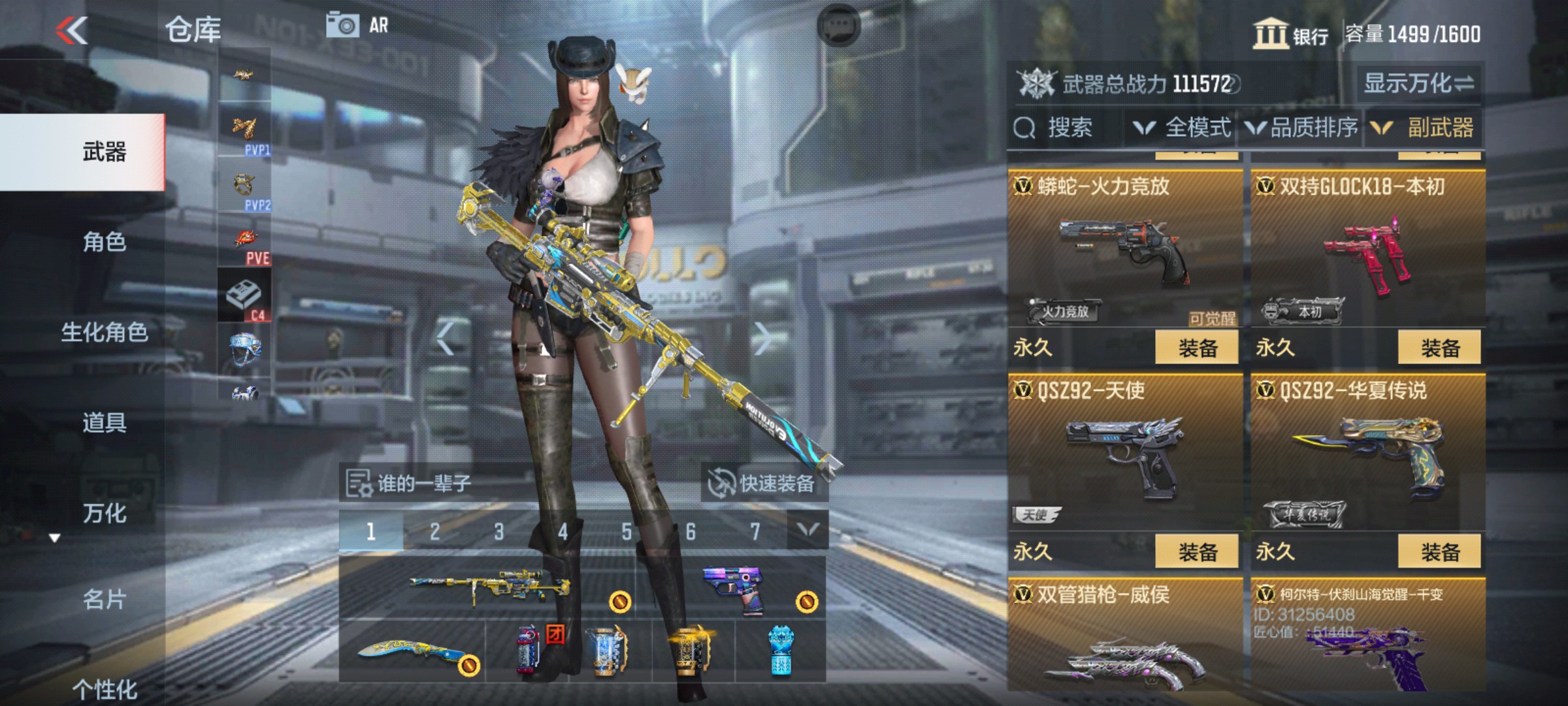The image size is (1568, 706).
Task: Toggle the 显示万化 display switch
Action: 1418,84
